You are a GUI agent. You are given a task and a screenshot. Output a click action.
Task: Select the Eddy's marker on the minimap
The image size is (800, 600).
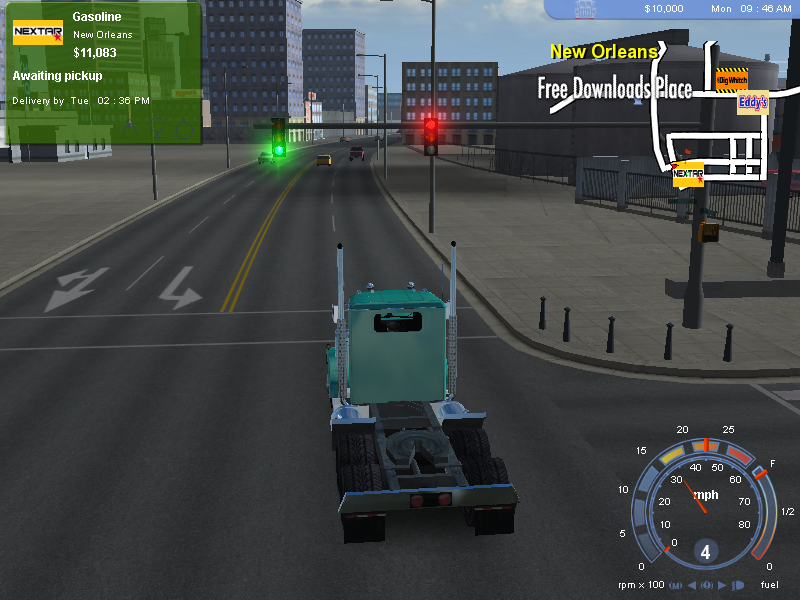click(x=753, y=103)
